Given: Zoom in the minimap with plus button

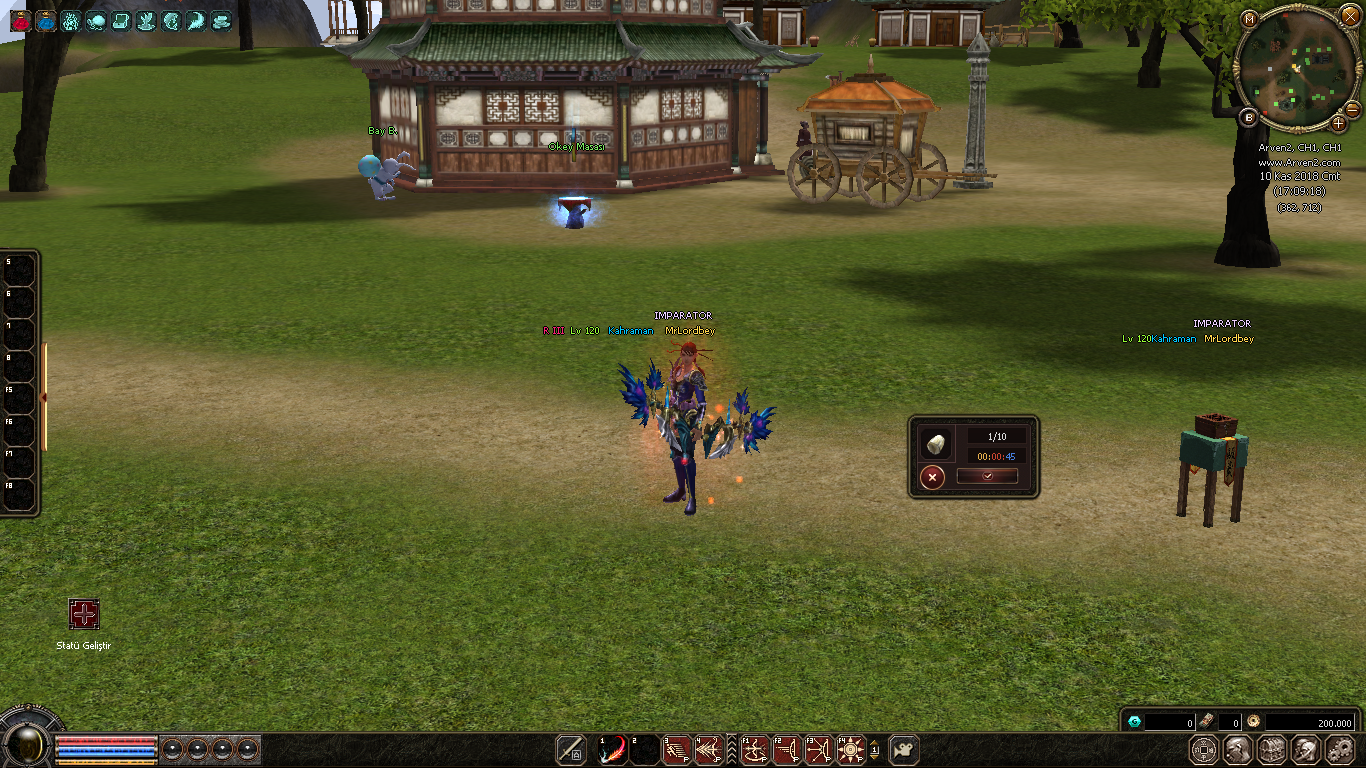Looking at the screenshot, I should coord(1339,123).
